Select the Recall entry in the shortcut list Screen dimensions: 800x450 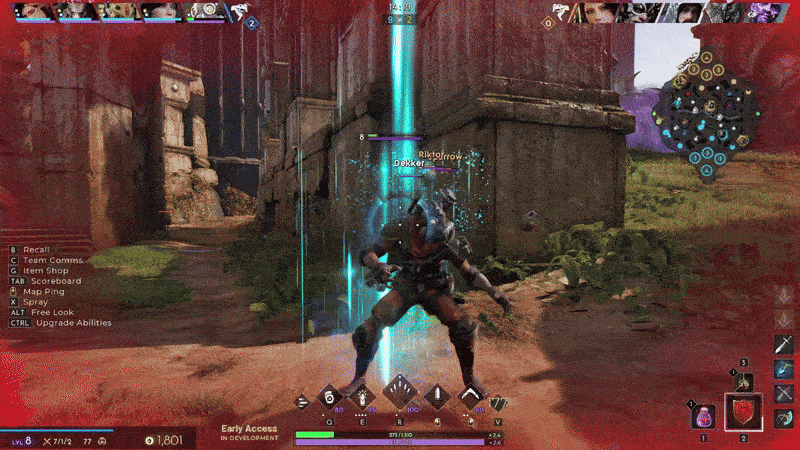tap(37, 249)
